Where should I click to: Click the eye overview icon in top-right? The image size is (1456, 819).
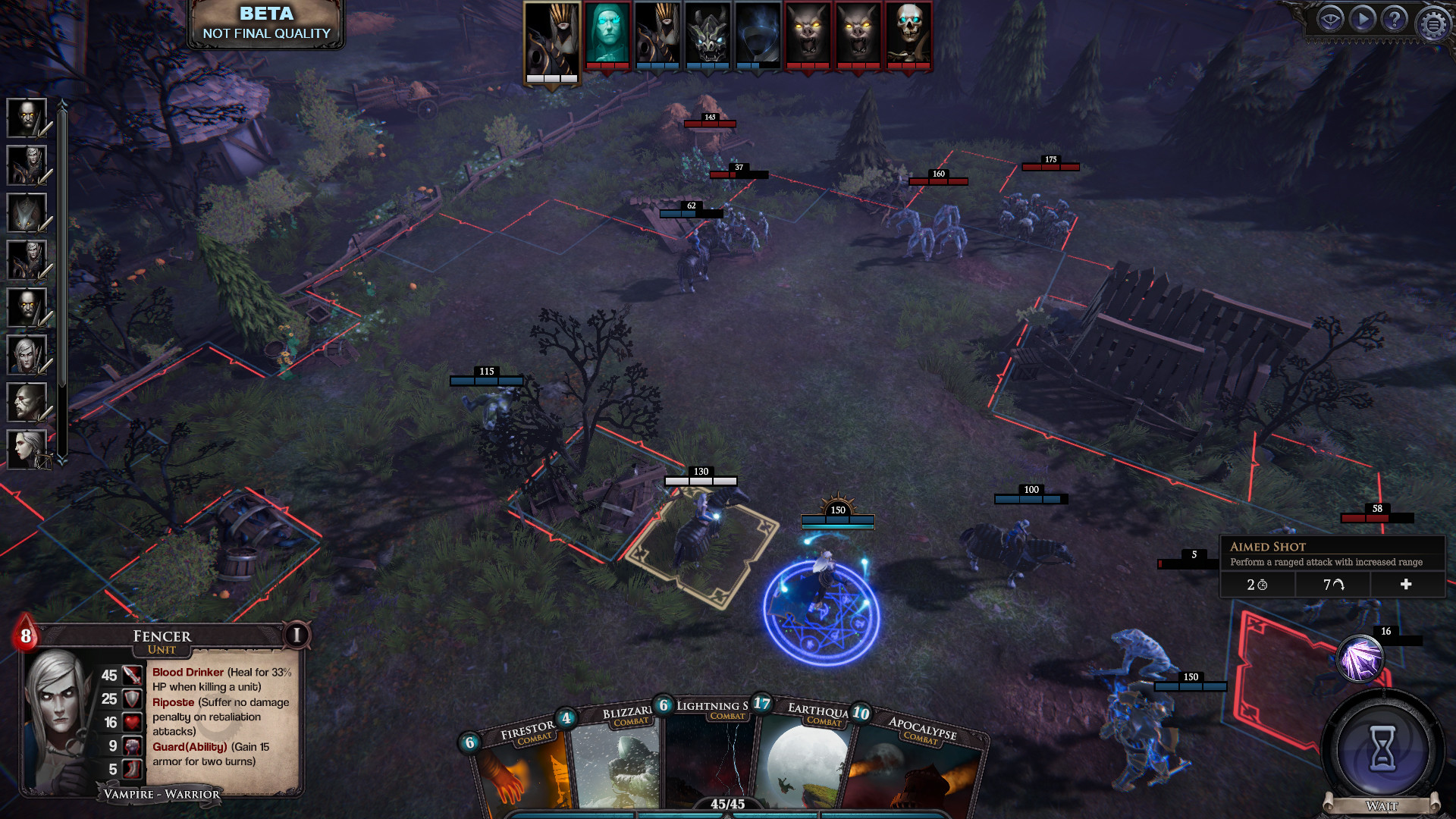pyautogui.click(x=1329, y=20)
